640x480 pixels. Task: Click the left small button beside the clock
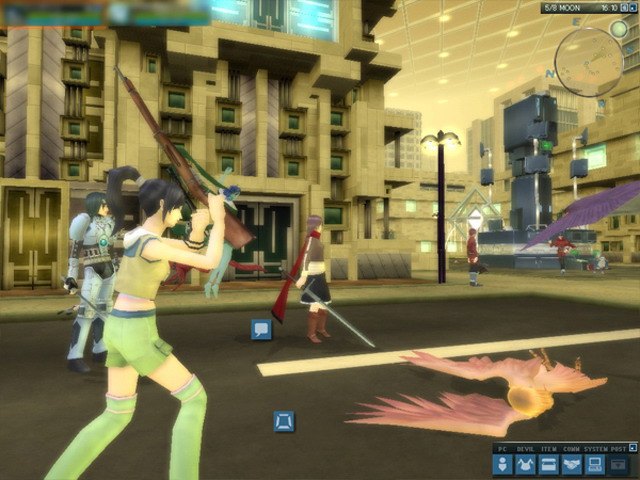click(623, 8)
